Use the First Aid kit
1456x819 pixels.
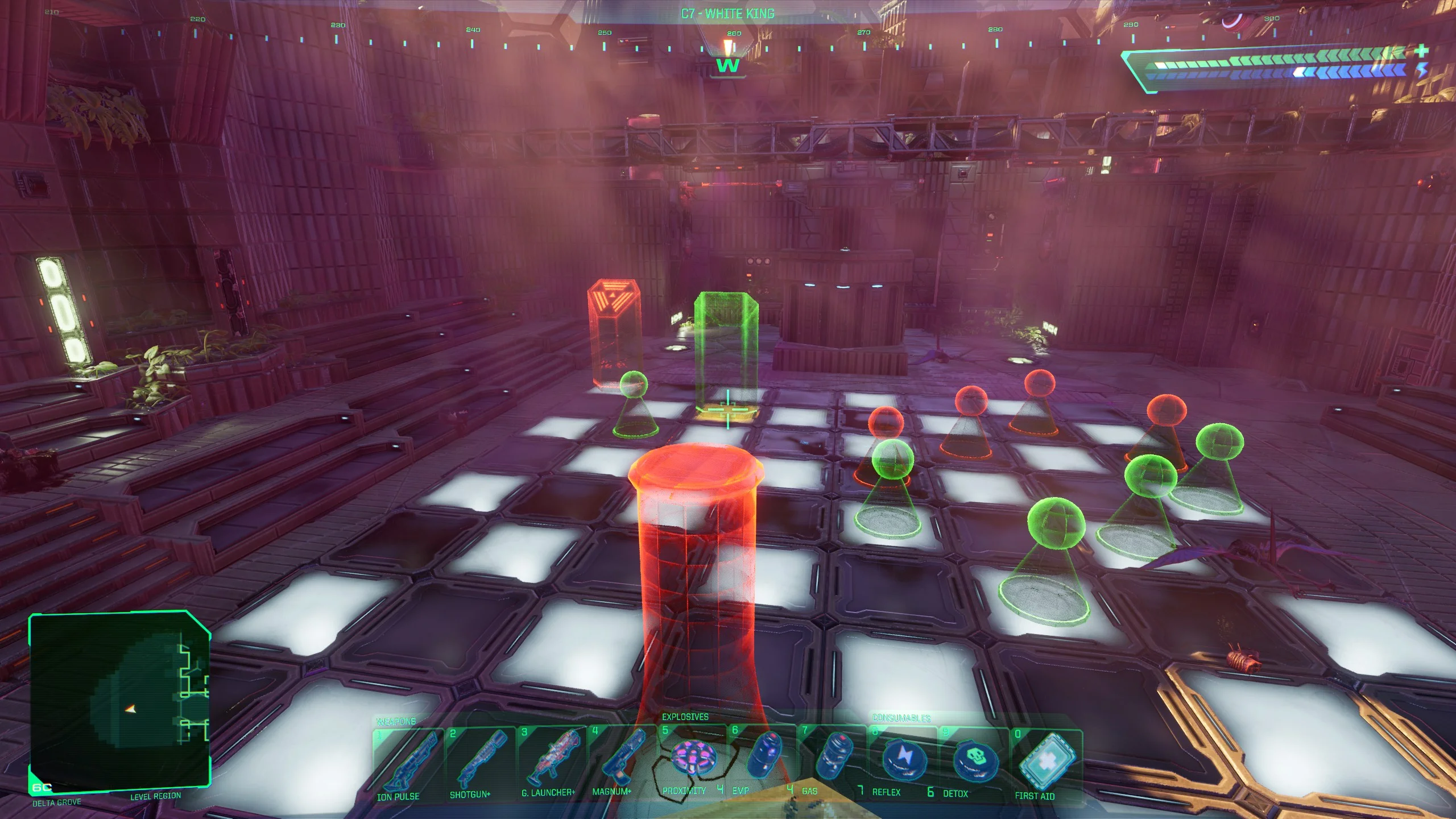[1045, 762]
